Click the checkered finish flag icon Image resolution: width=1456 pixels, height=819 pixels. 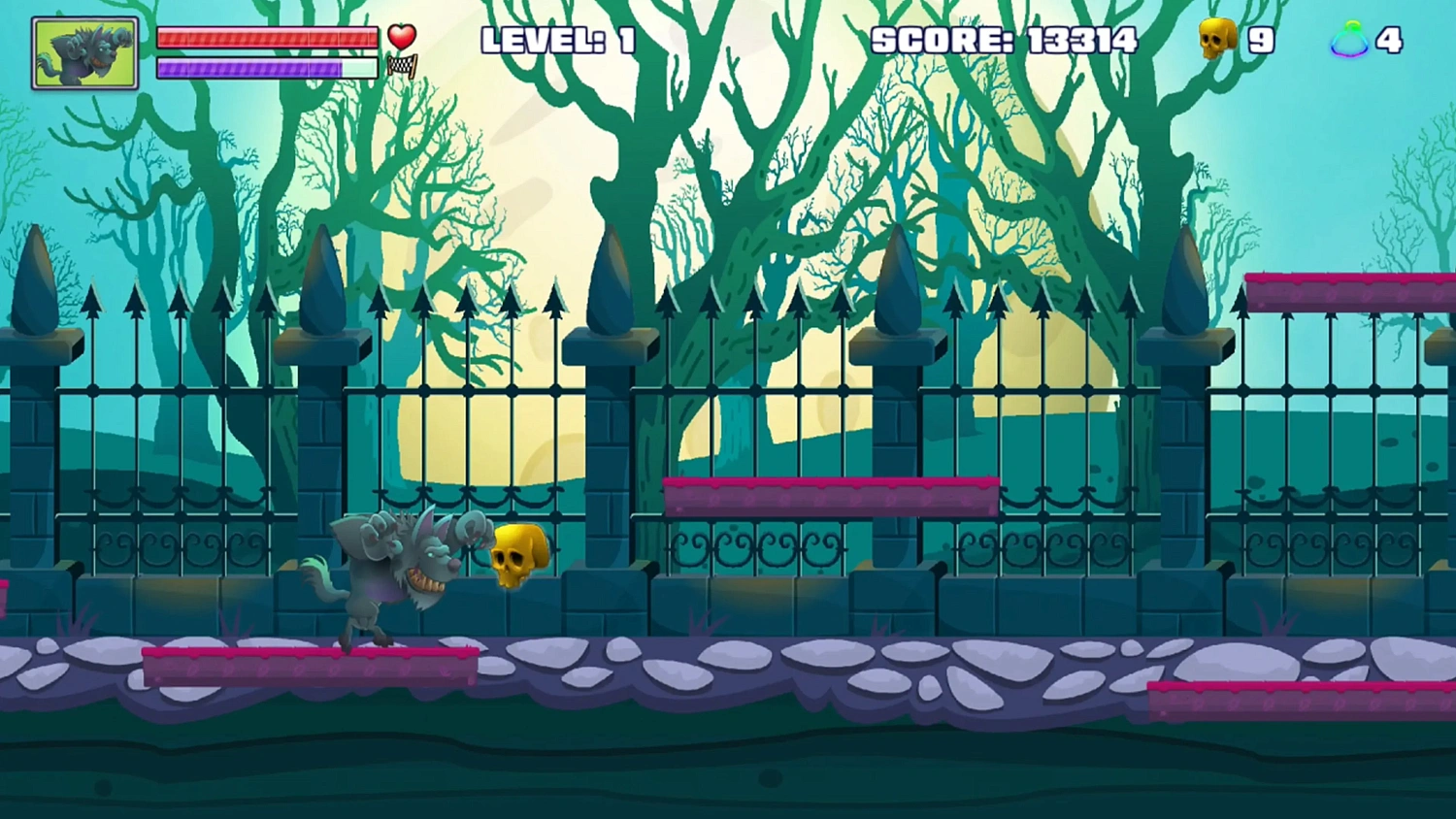coord(401,66)
